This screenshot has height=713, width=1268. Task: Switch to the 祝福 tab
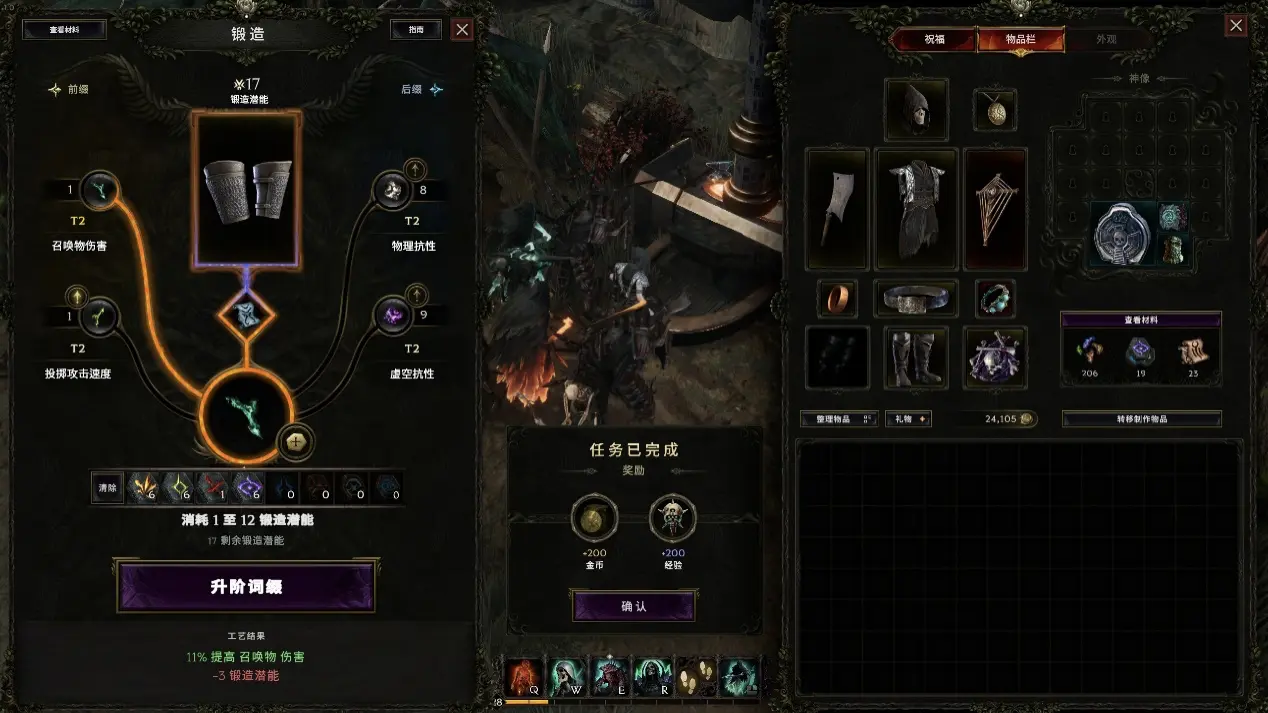933,40
